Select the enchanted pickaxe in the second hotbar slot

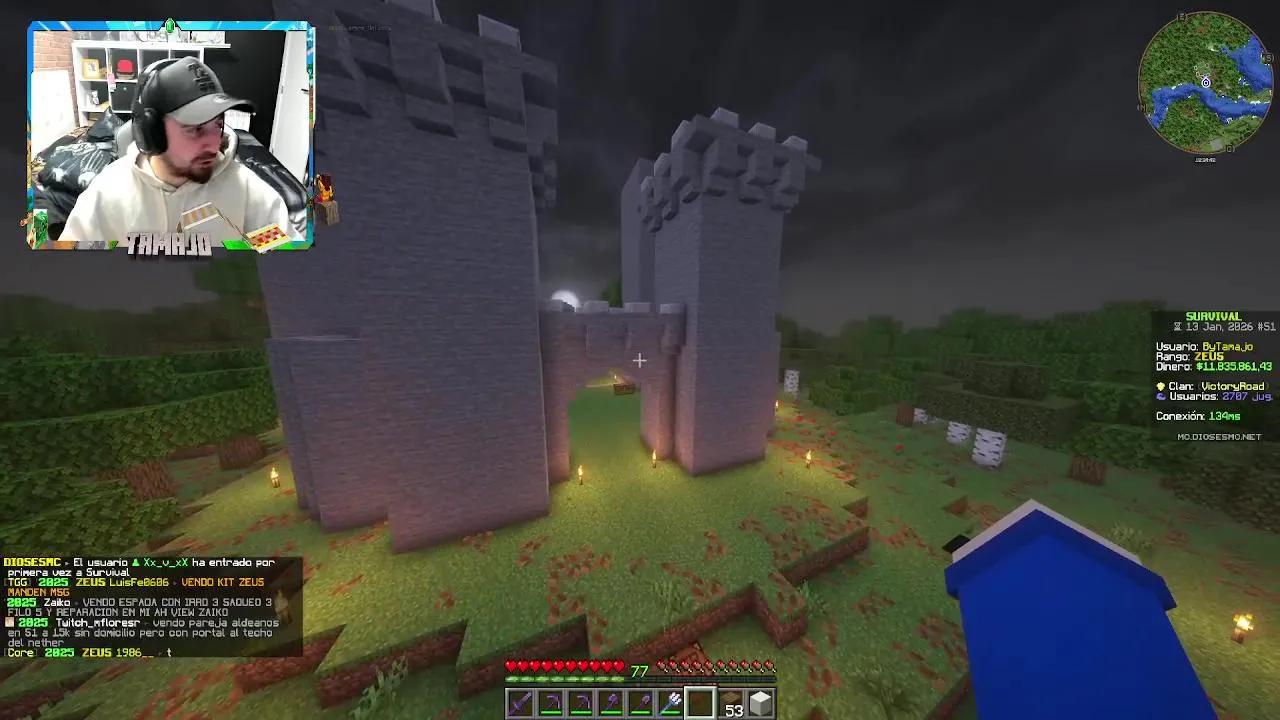[548, 703]
